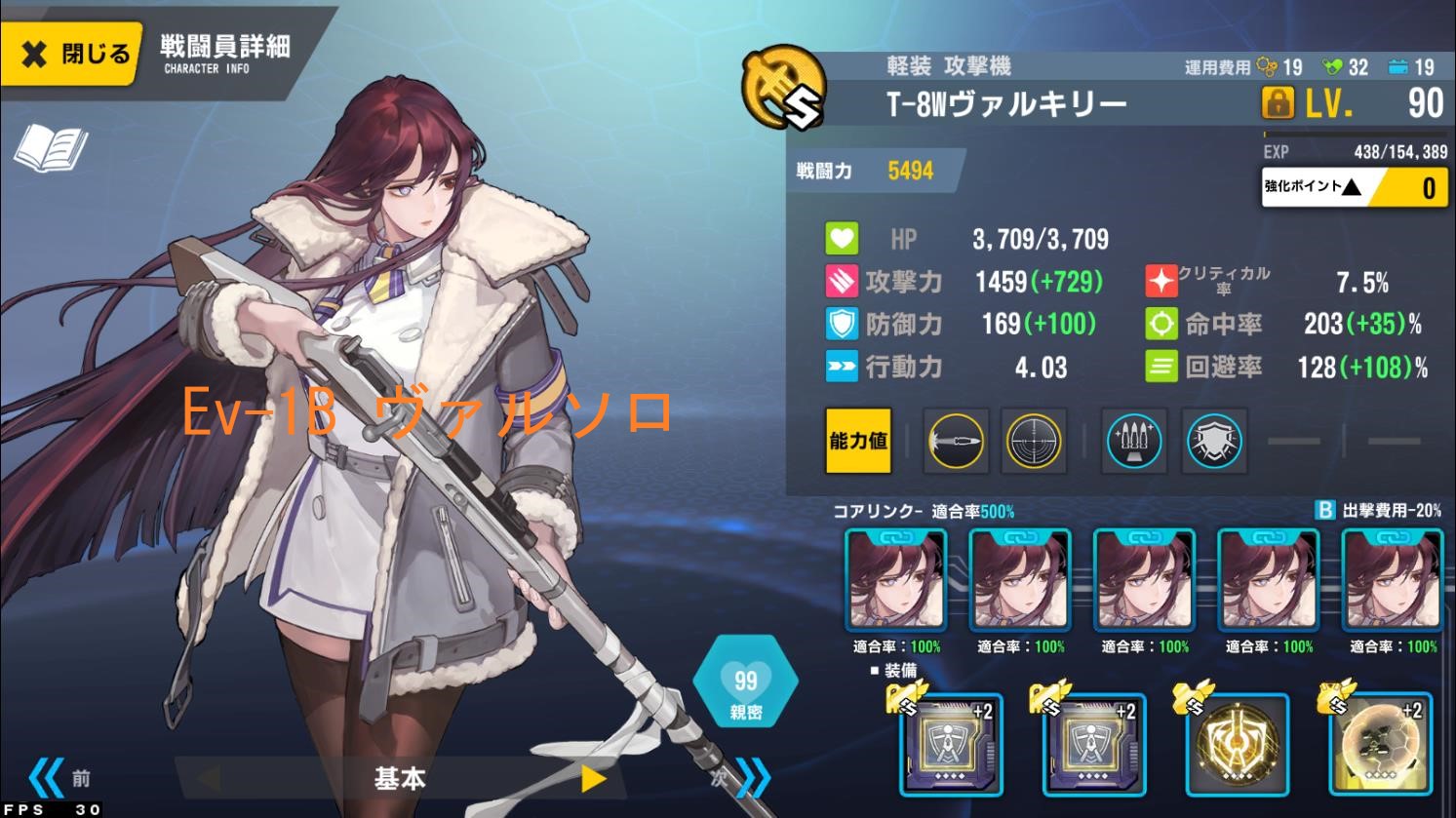The image size is (1456, 818).
Task: Close the character info screen
Action: [x=72, y=54]
